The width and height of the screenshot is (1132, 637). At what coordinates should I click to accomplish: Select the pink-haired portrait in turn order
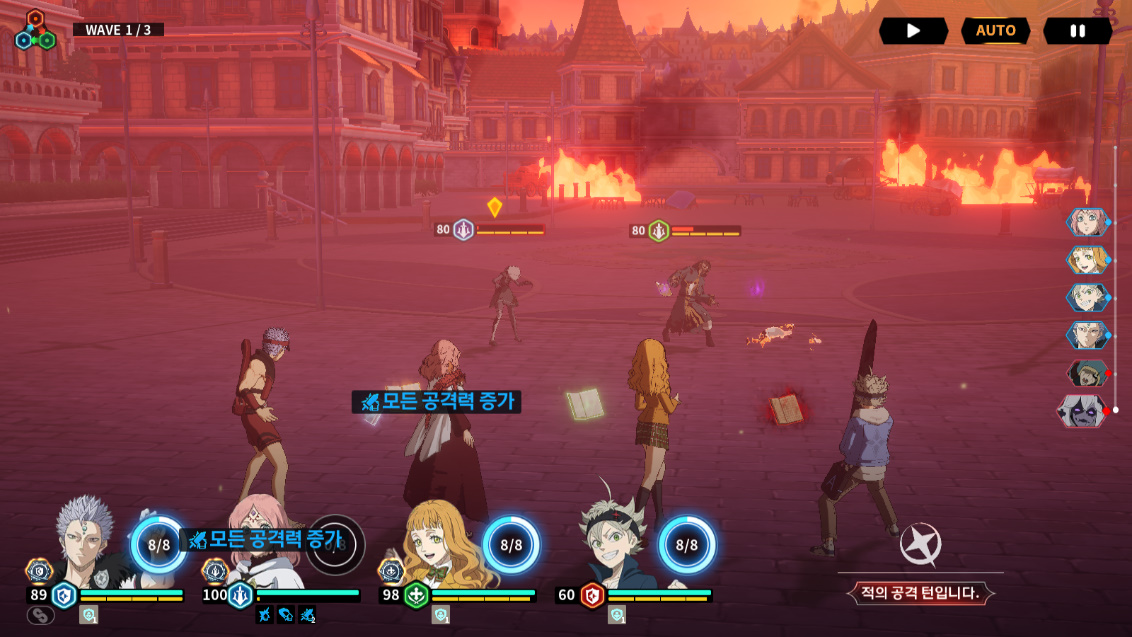point(1086,222)
